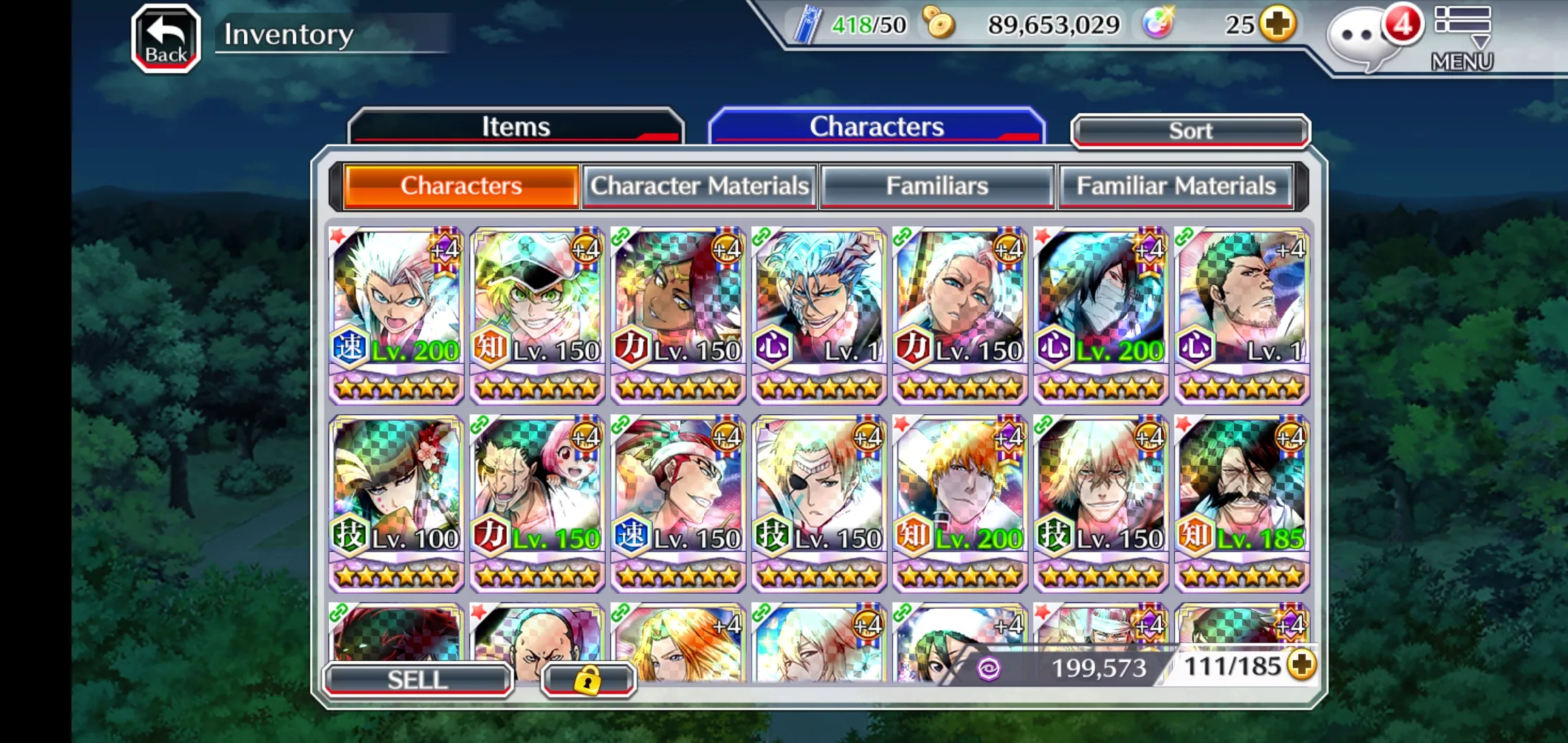This screenshot has height=743, width=1568.
Task: Switch to the Familiars sub-tab
Action: (x=937, y=186)
